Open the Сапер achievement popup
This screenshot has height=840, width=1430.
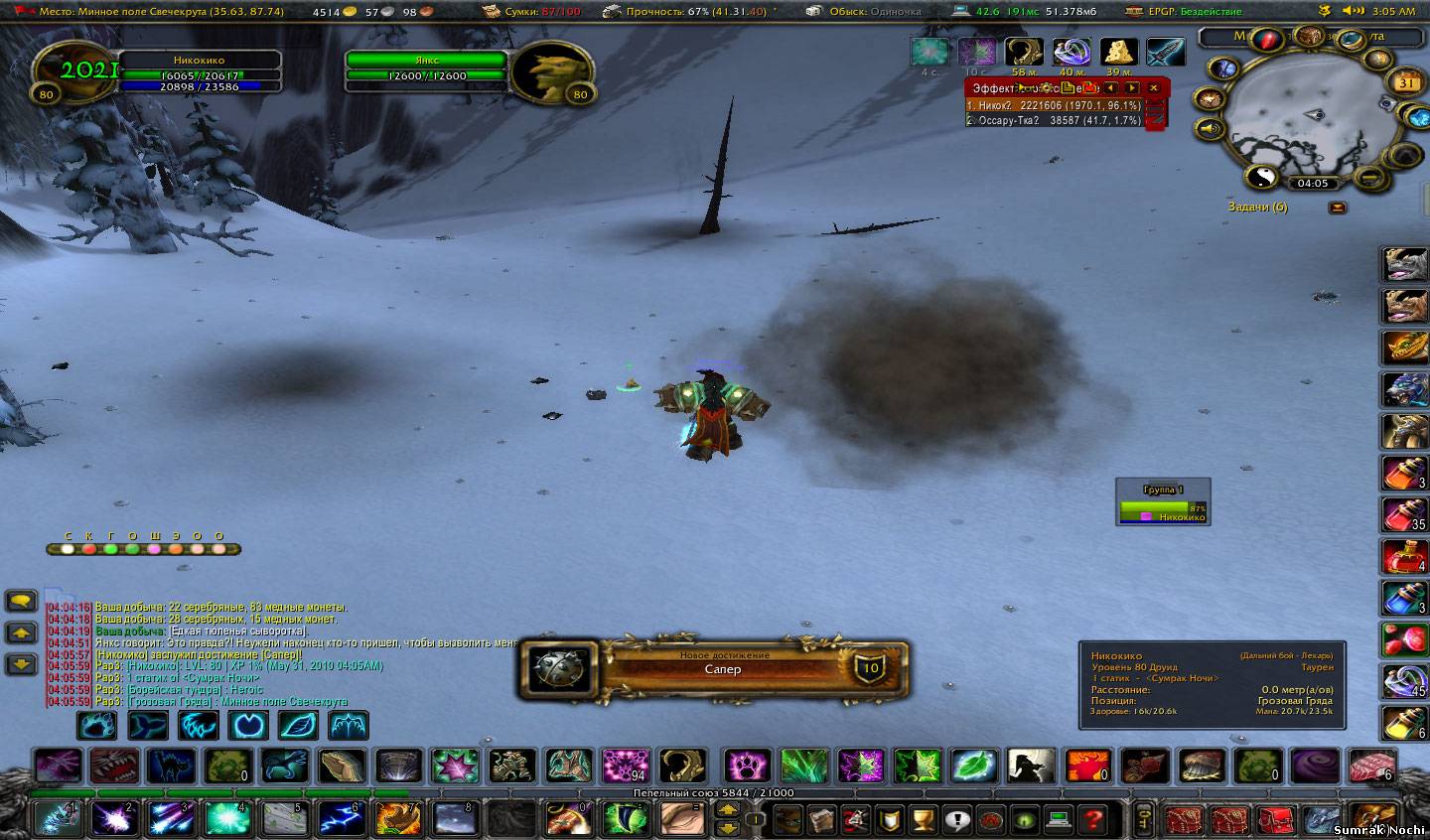(x=713, y=668)
